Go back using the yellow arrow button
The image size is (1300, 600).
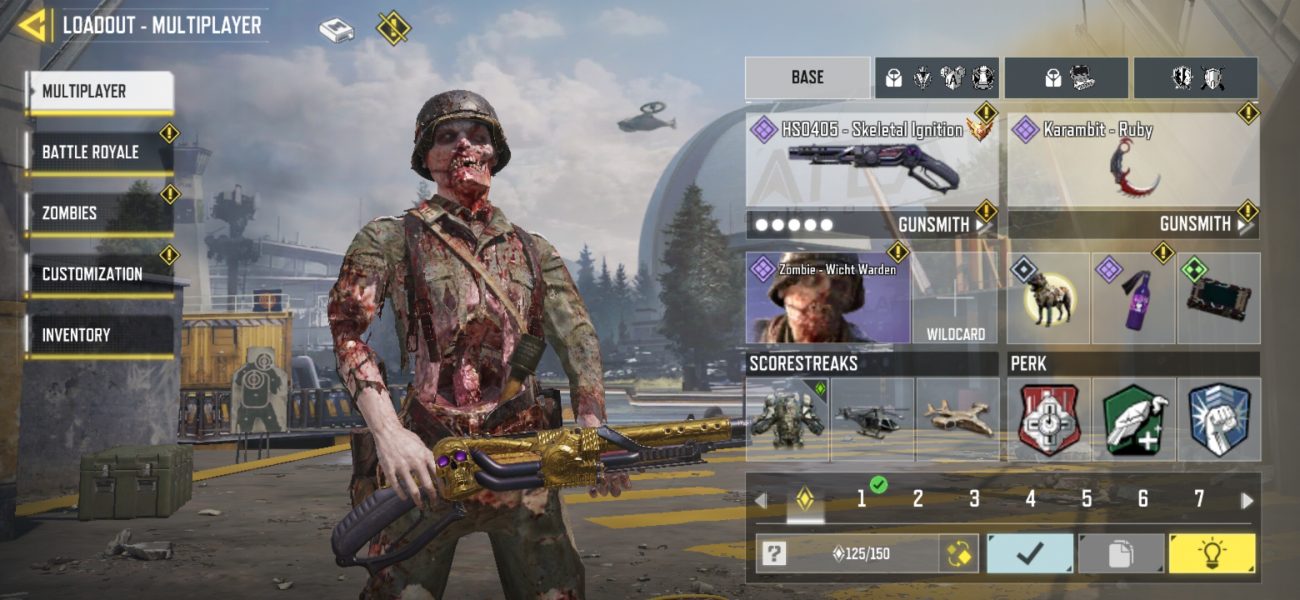click(33, 25)
